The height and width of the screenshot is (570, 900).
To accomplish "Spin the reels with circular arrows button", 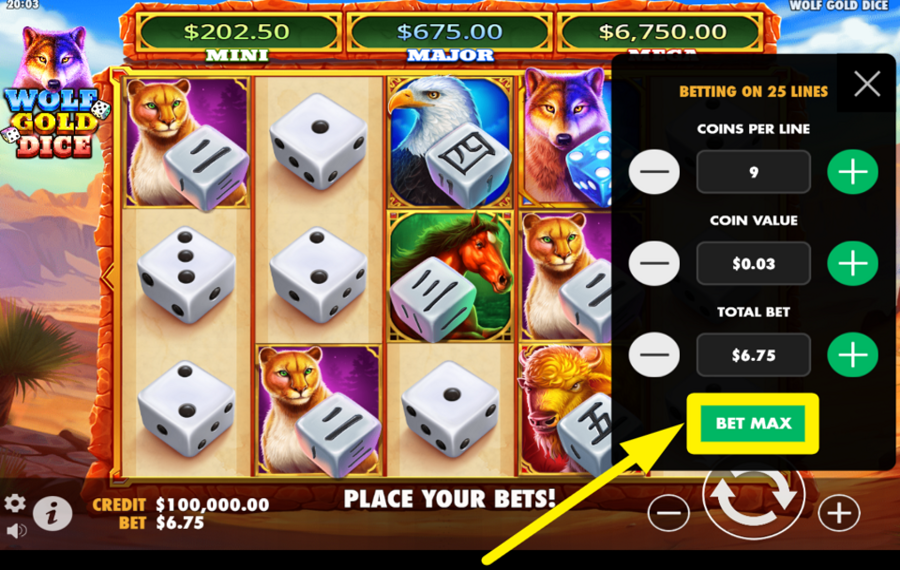I will [755, 497].
